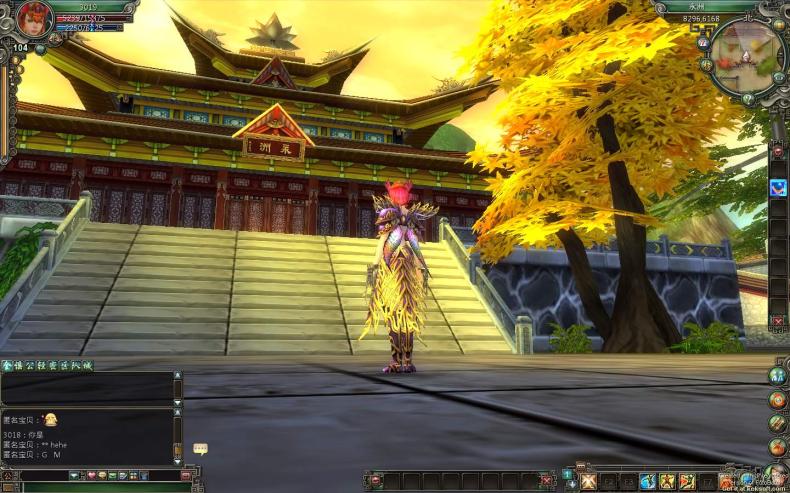The image size is (790, 493).
Task: Click the red button left of the empty hotbar
Action: [x=377, y=480]
